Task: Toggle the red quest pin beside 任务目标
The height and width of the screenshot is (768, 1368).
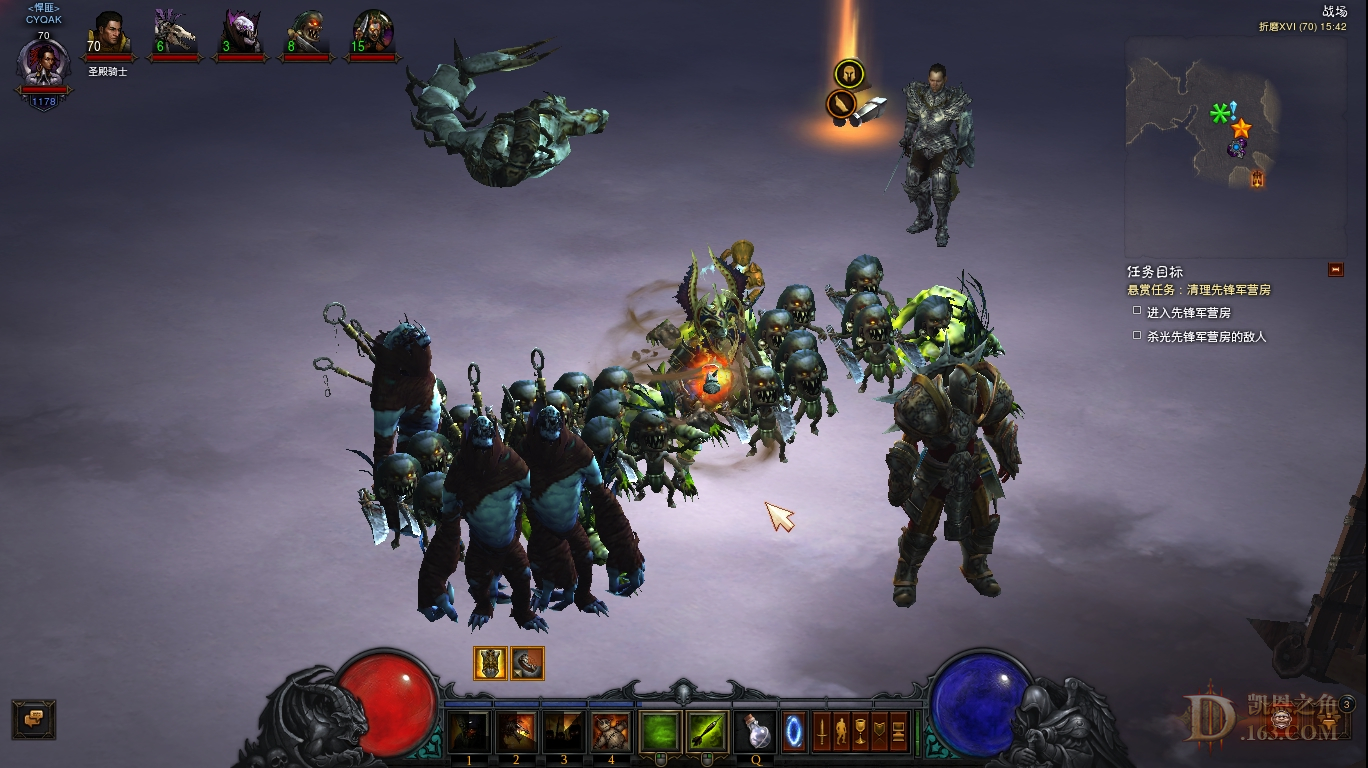Action: (1334, 268)
